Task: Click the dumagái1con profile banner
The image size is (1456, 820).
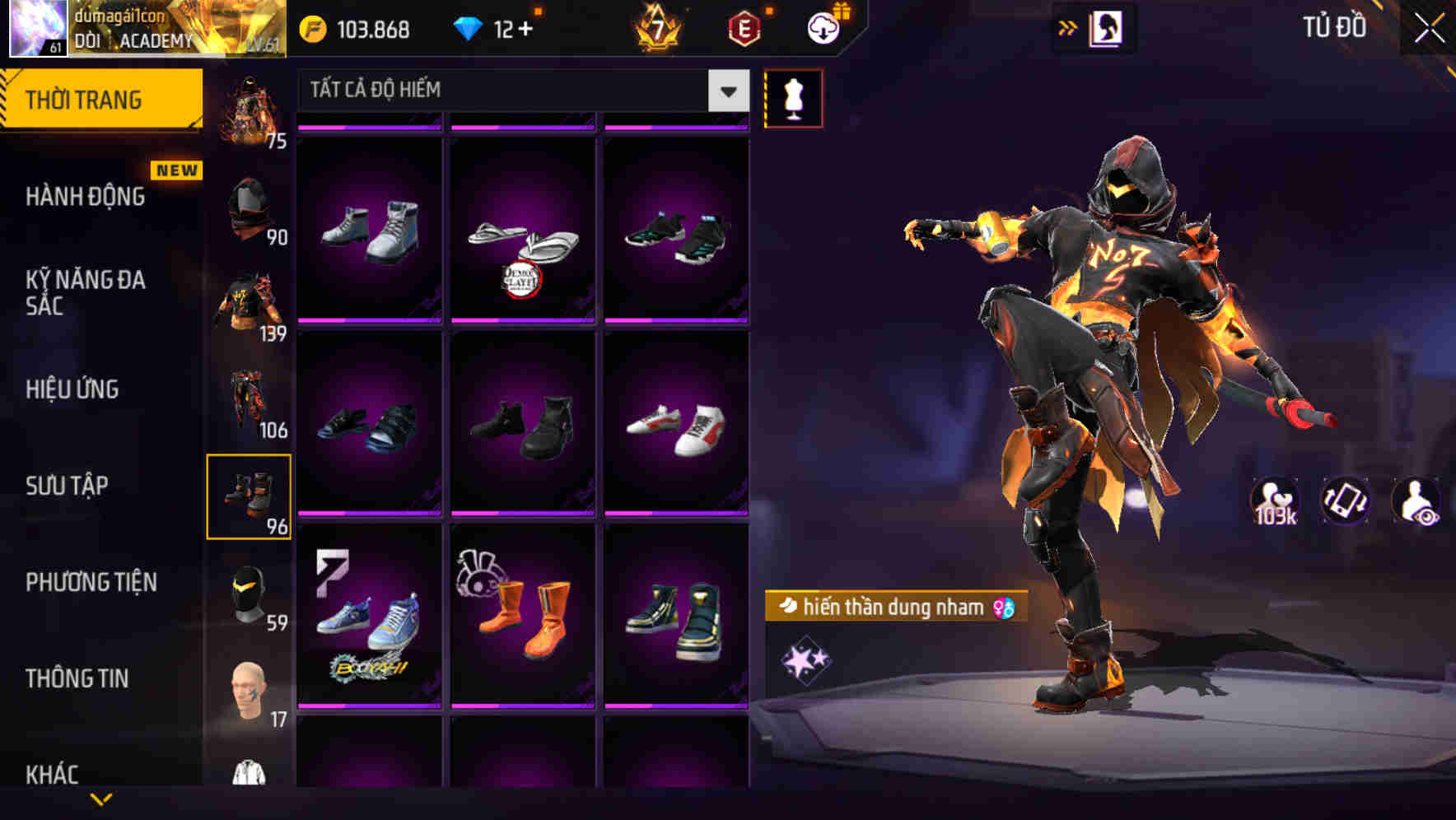Action: click(144, 30)
